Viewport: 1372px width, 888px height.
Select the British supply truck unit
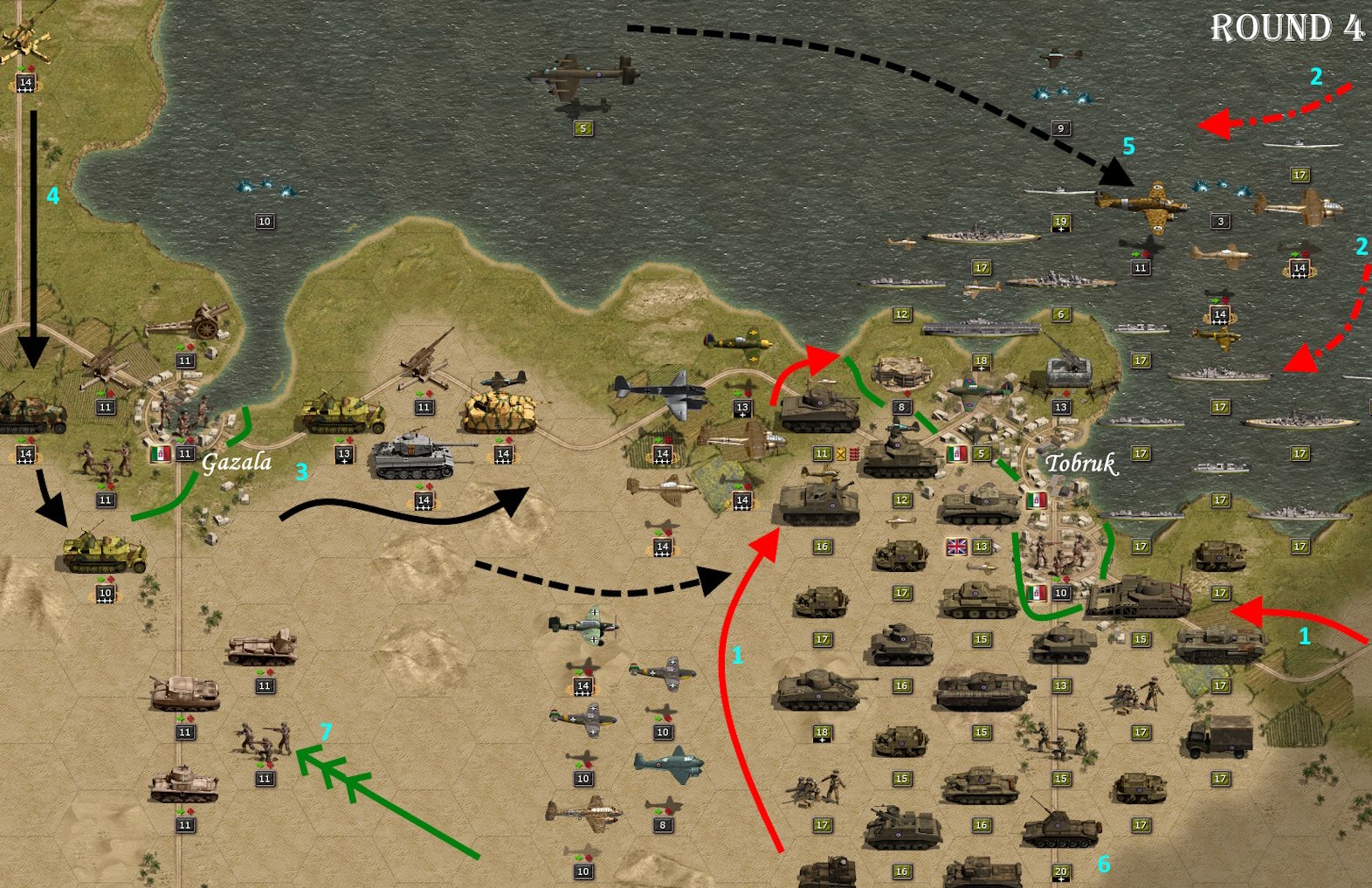(x=1220, y=738)
